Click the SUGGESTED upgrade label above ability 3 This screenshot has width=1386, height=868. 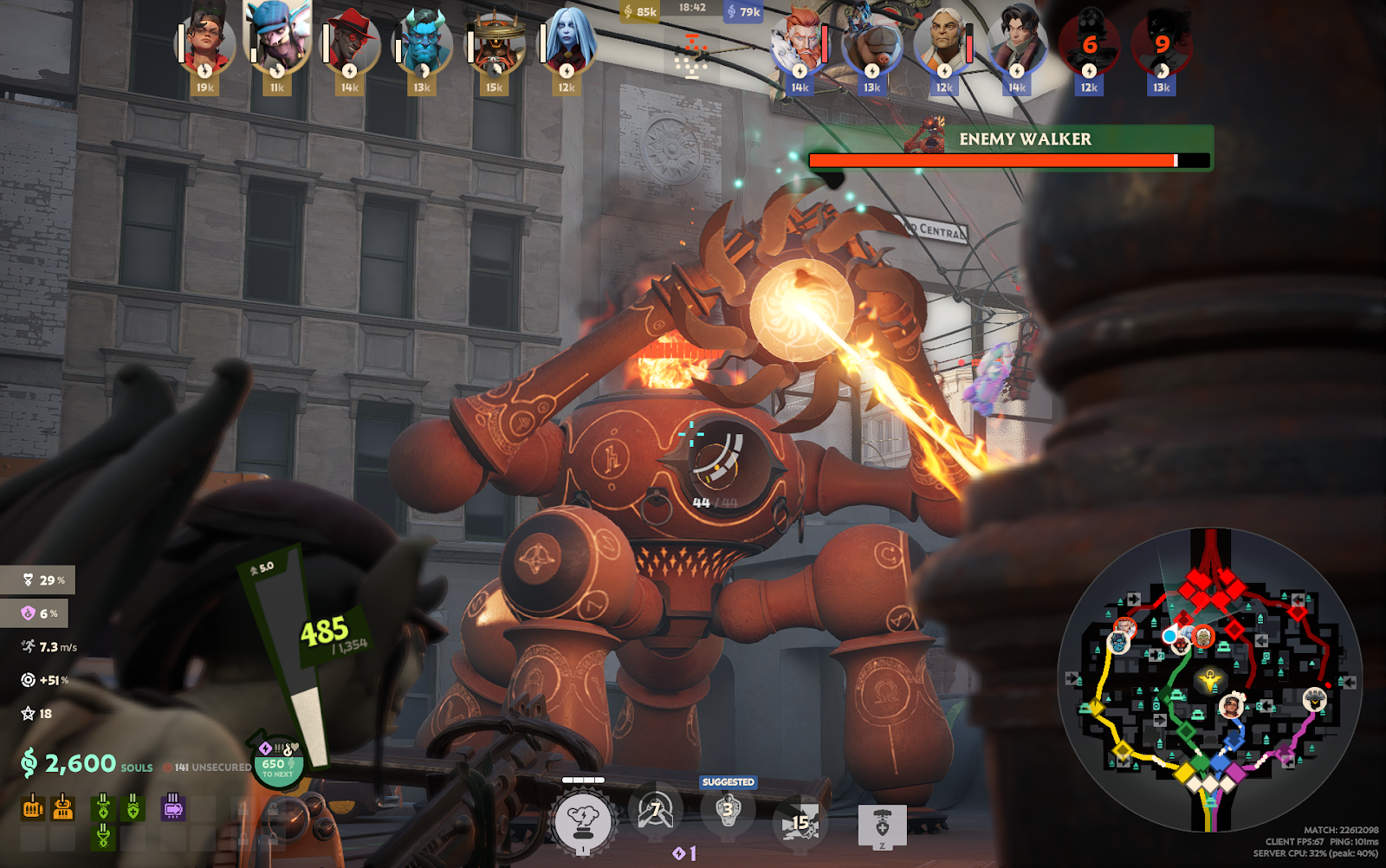728,781
